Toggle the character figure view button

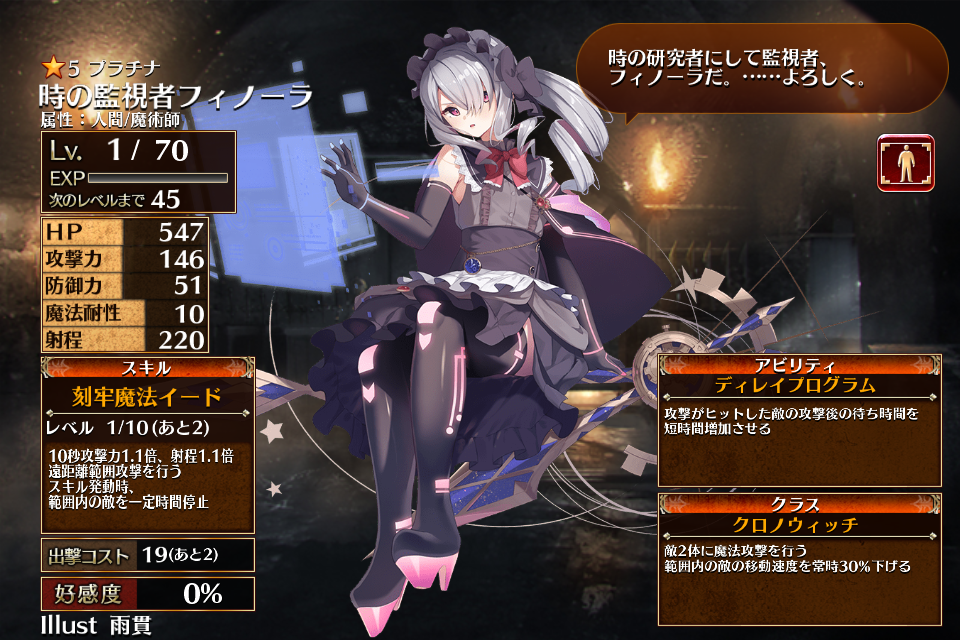click(x=906, y=163)
